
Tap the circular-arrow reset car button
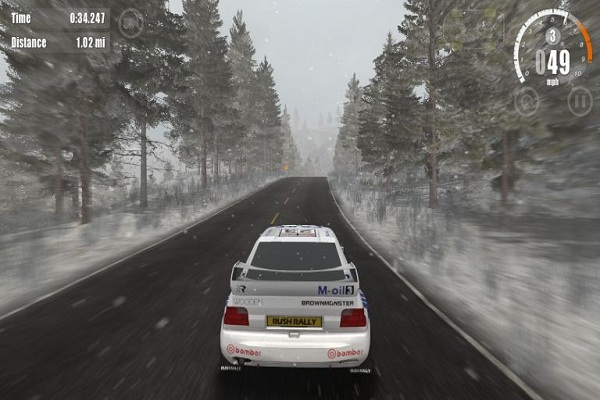coord(526,100)
